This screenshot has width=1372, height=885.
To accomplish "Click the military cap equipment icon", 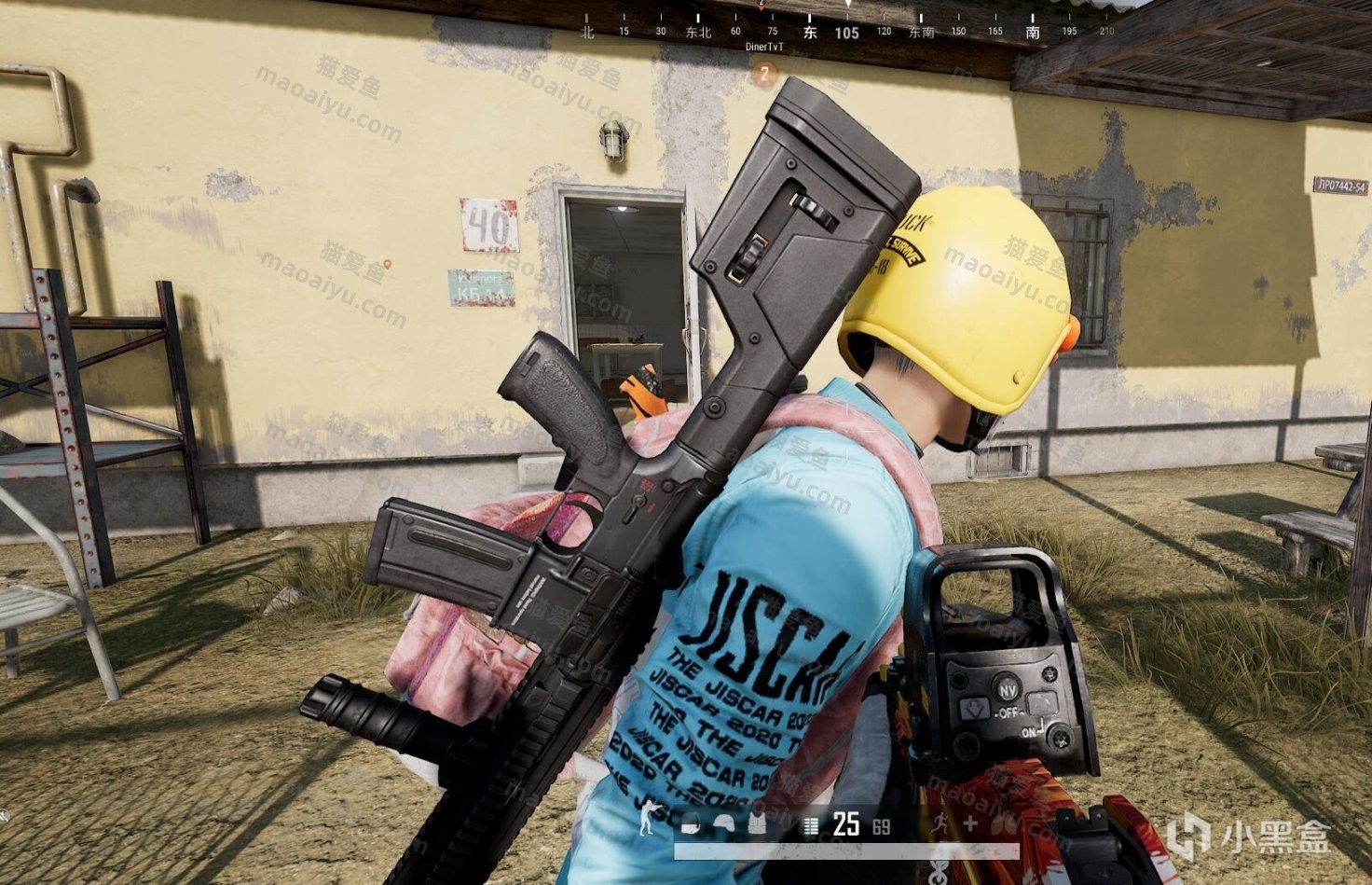I will (x=691, y=823).
